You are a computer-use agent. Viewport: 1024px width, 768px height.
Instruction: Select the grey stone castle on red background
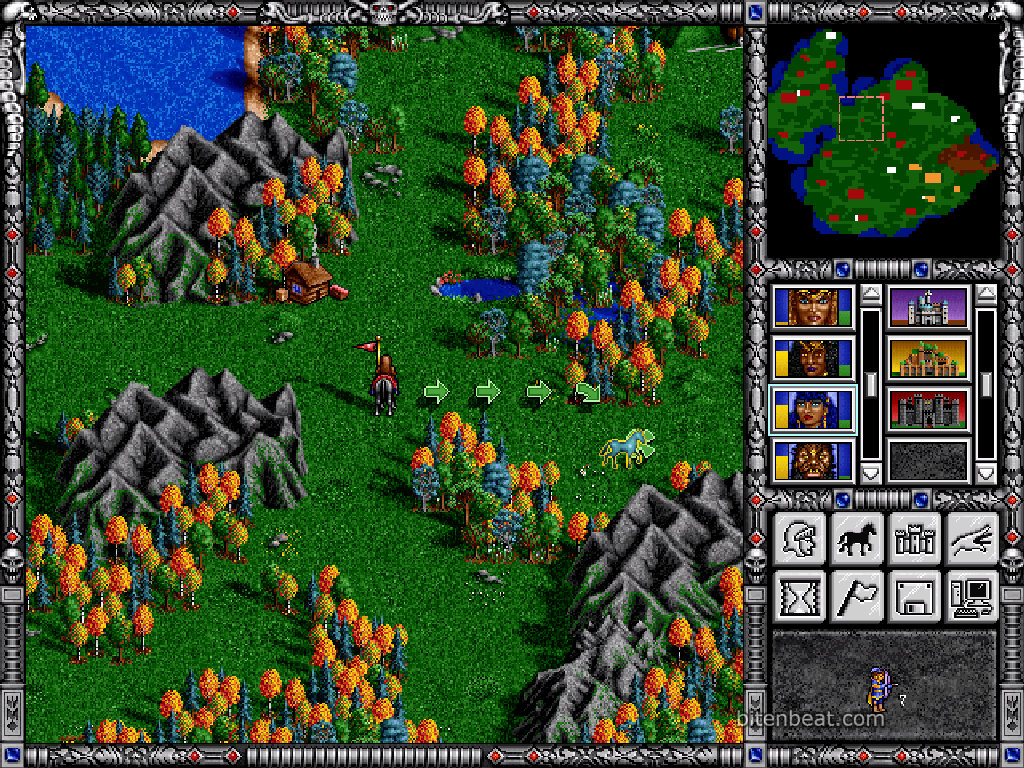coord(929,410)
